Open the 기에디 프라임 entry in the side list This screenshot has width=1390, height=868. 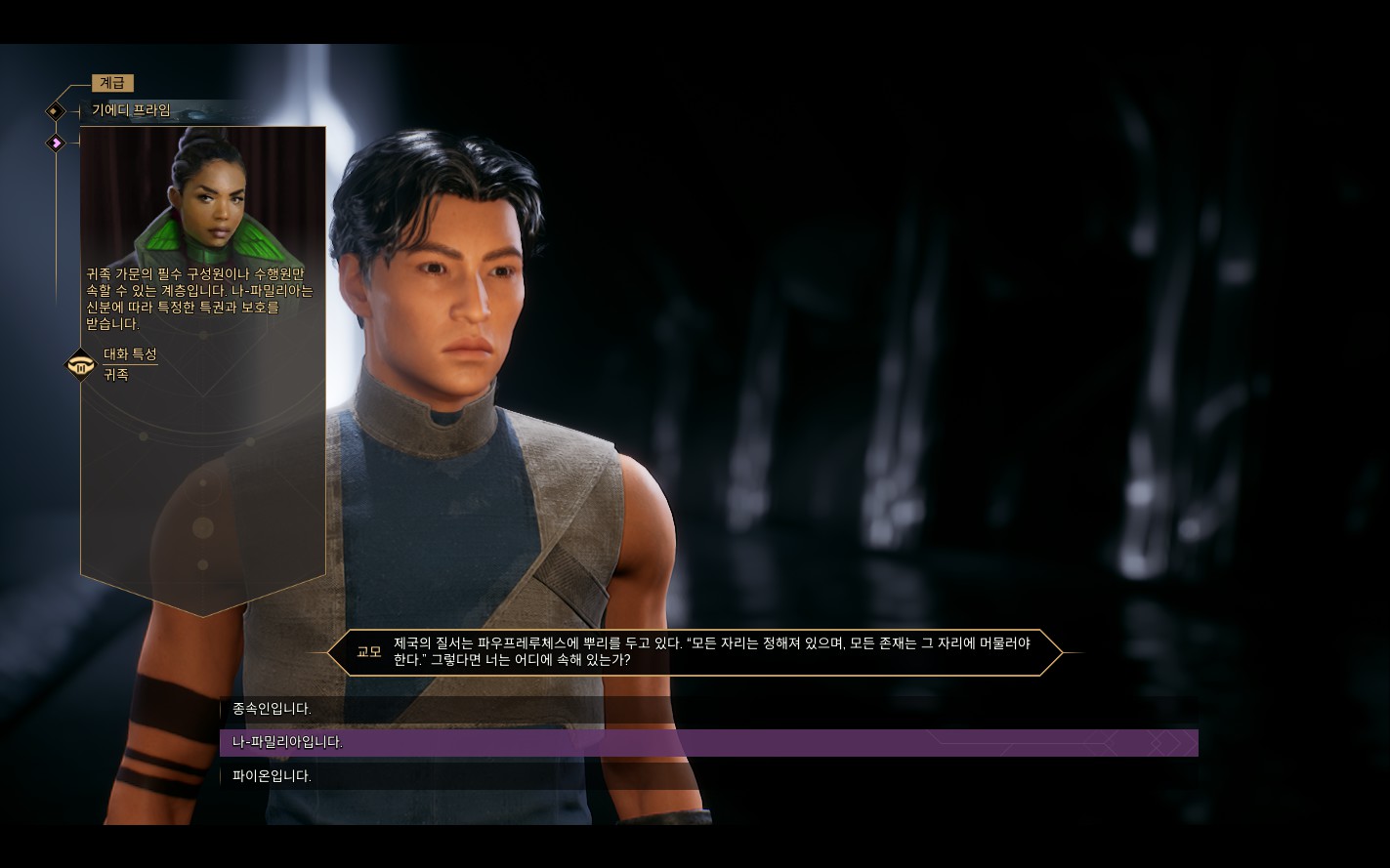[x=131, y=110]
